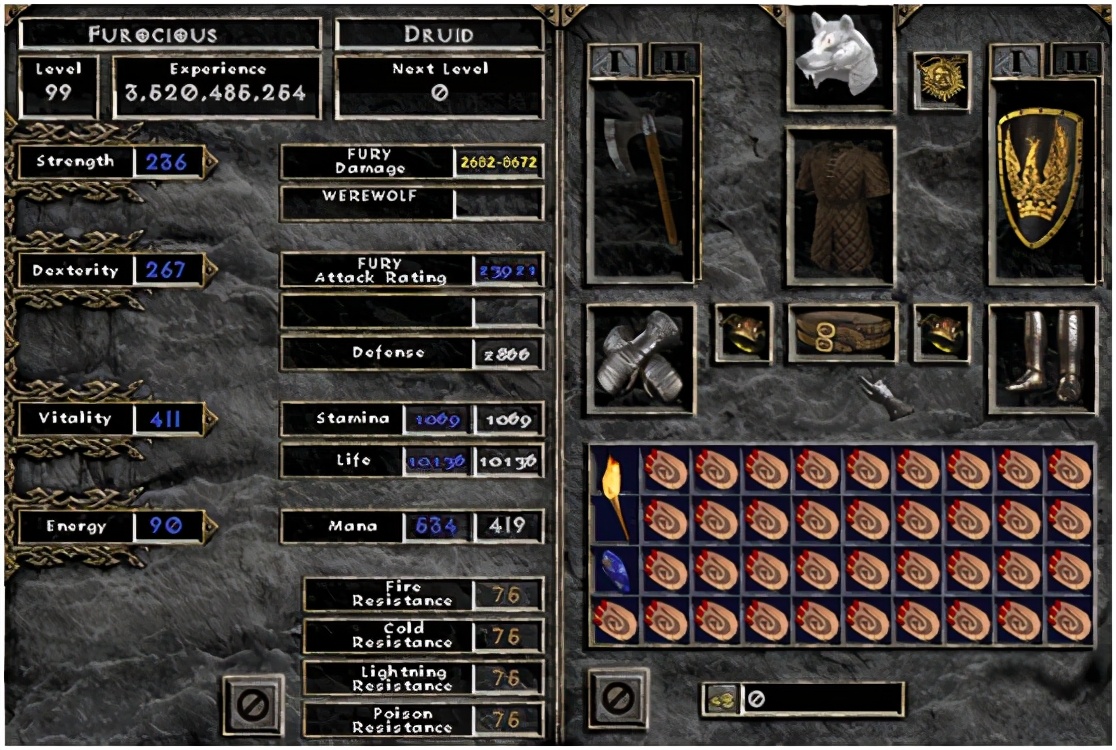Screen dimensions: 1116x750
Task: Select the ring next to the gauntlets
Action: pyautogui.click(x=743, y=333)
